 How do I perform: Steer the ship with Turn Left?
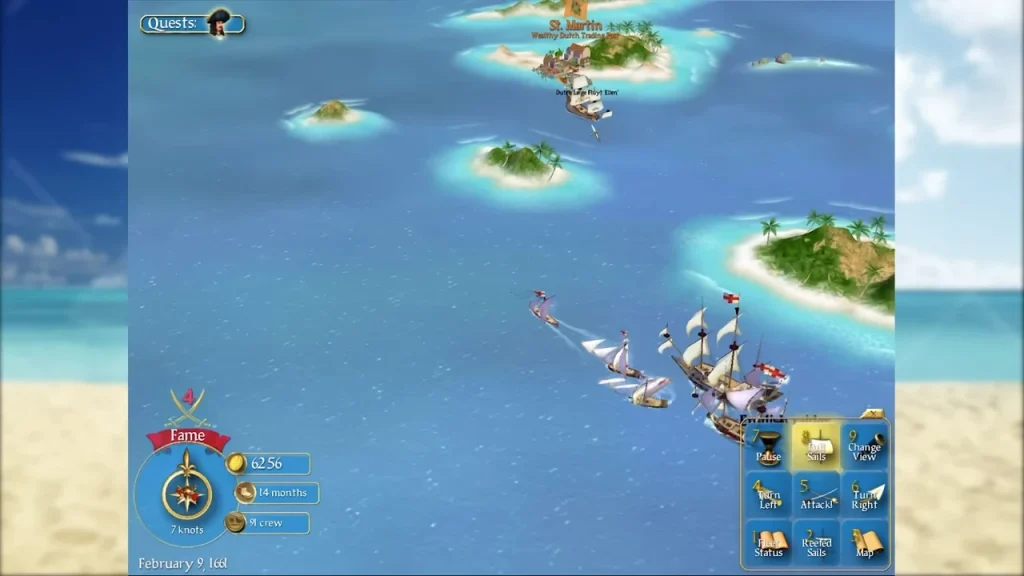[x=768, y=494]
